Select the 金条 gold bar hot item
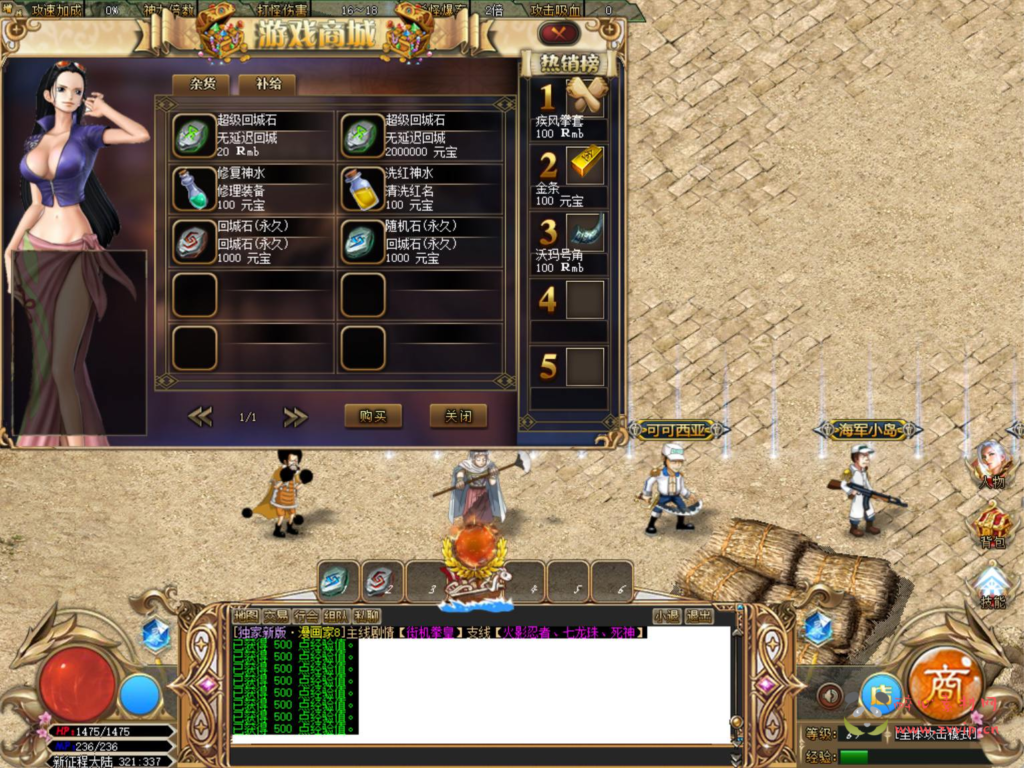 [x=586, y=165]
